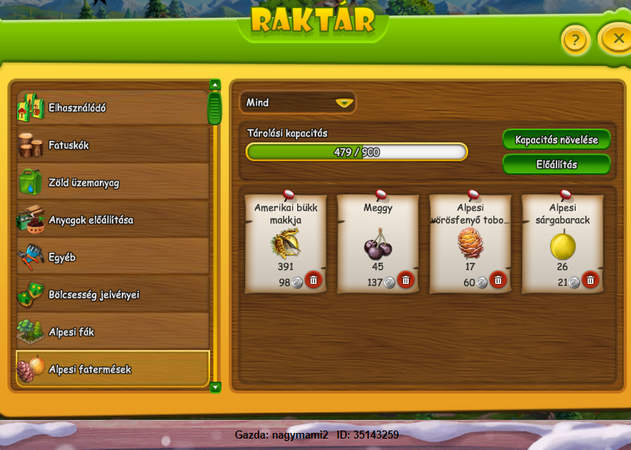Select the Elhasználódó category
631x450 pixels.
pyautogui.click(x=112, y=108)
